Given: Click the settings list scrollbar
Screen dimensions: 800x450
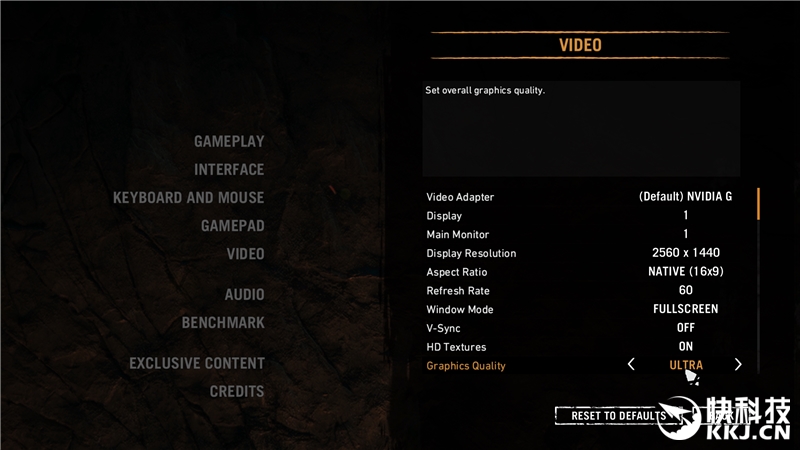Looking at the screenshot, I should point(758,204).
